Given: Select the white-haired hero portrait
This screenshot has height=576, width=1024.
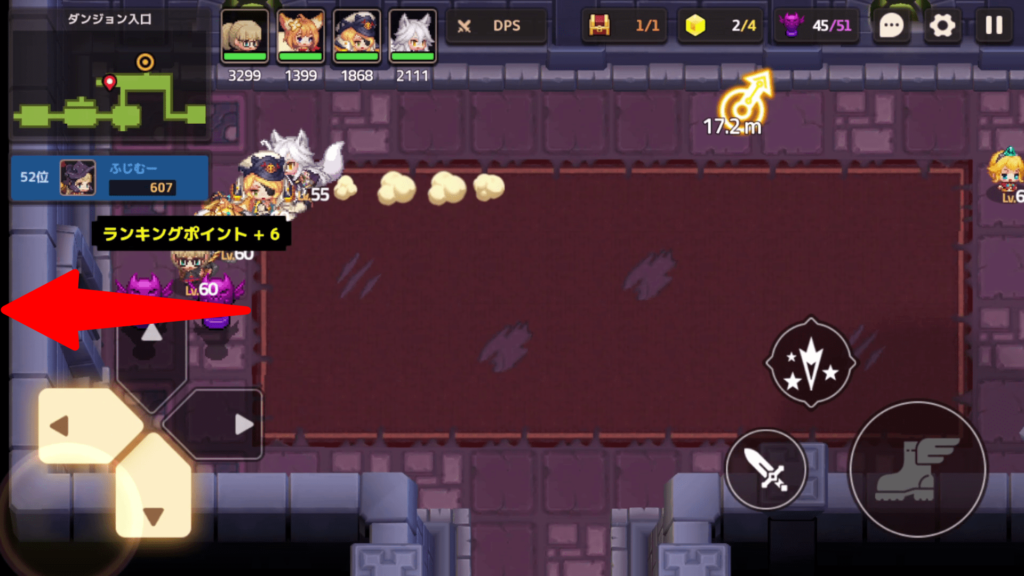Looking at the screenshot, I should click(x=412, y=37).
